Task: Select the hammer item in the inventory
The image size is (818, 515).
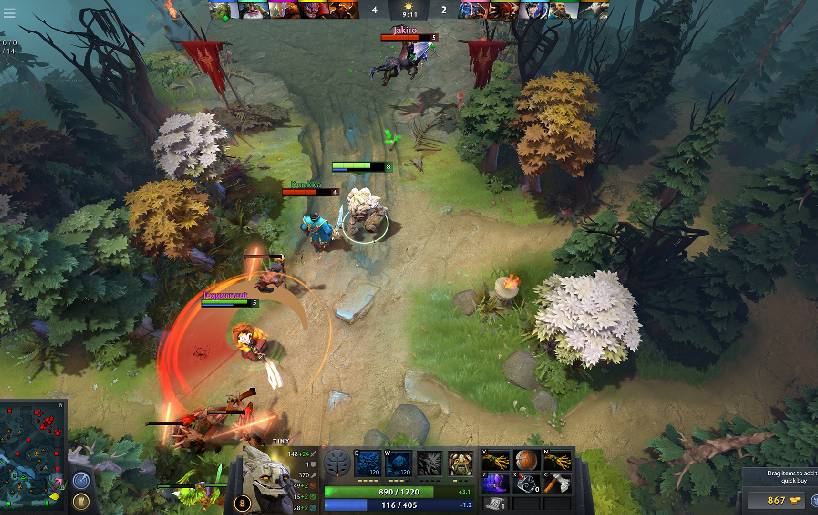Action: tap(557, 483)
